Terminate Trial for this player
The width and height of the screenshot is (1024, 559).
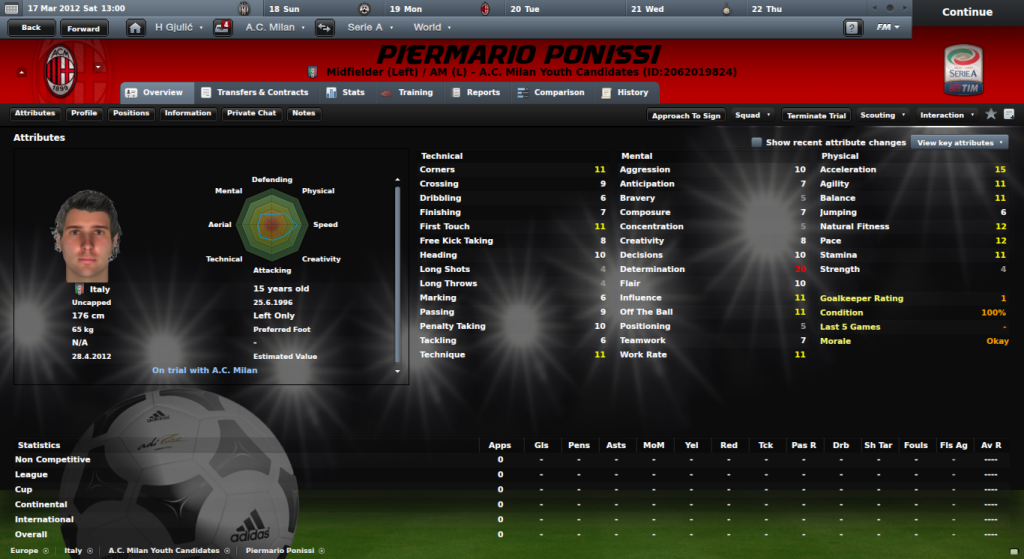click(x=815, y=115)
